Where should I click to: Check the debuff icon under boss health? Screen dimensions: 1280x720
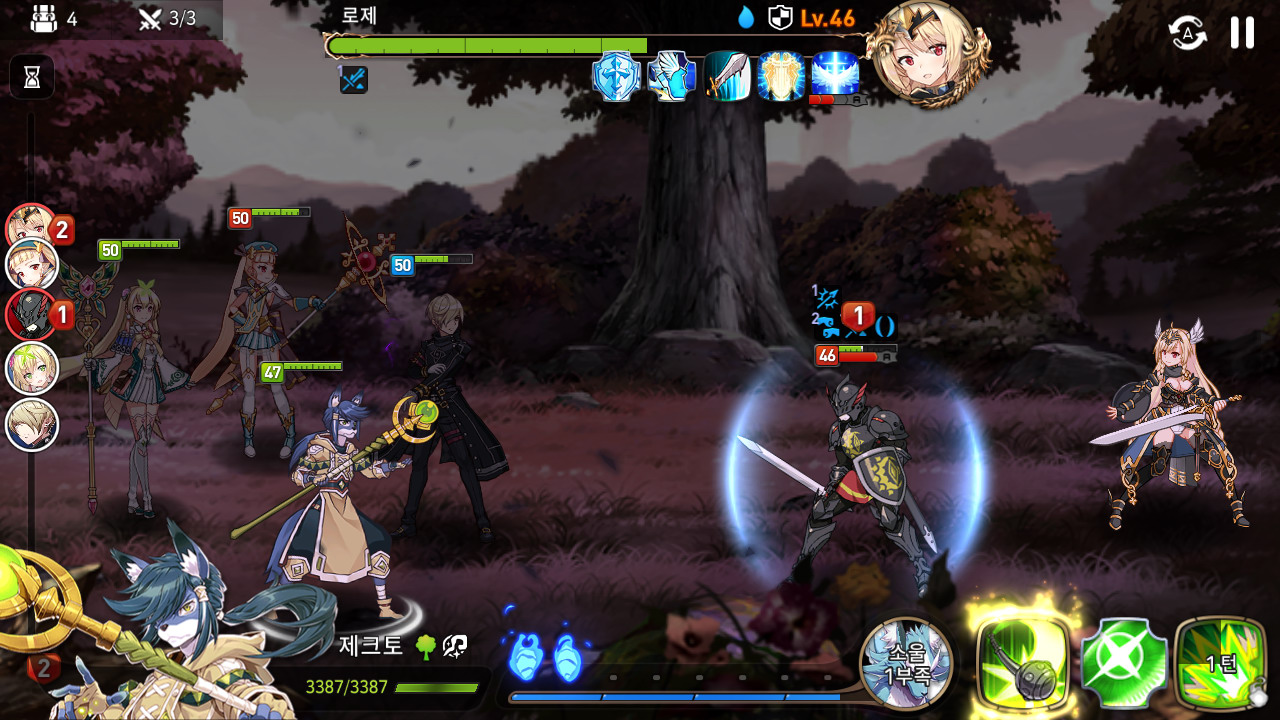353,80
